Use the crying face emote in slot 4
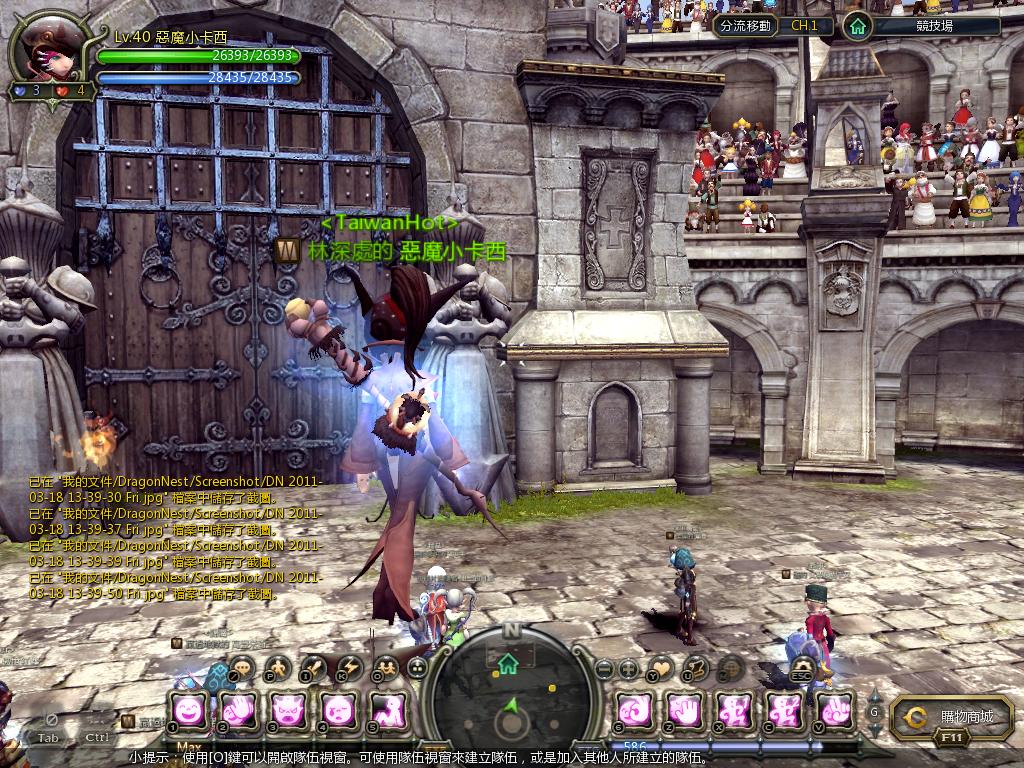The image size is (1024, 768). click(x=340, y=709)
